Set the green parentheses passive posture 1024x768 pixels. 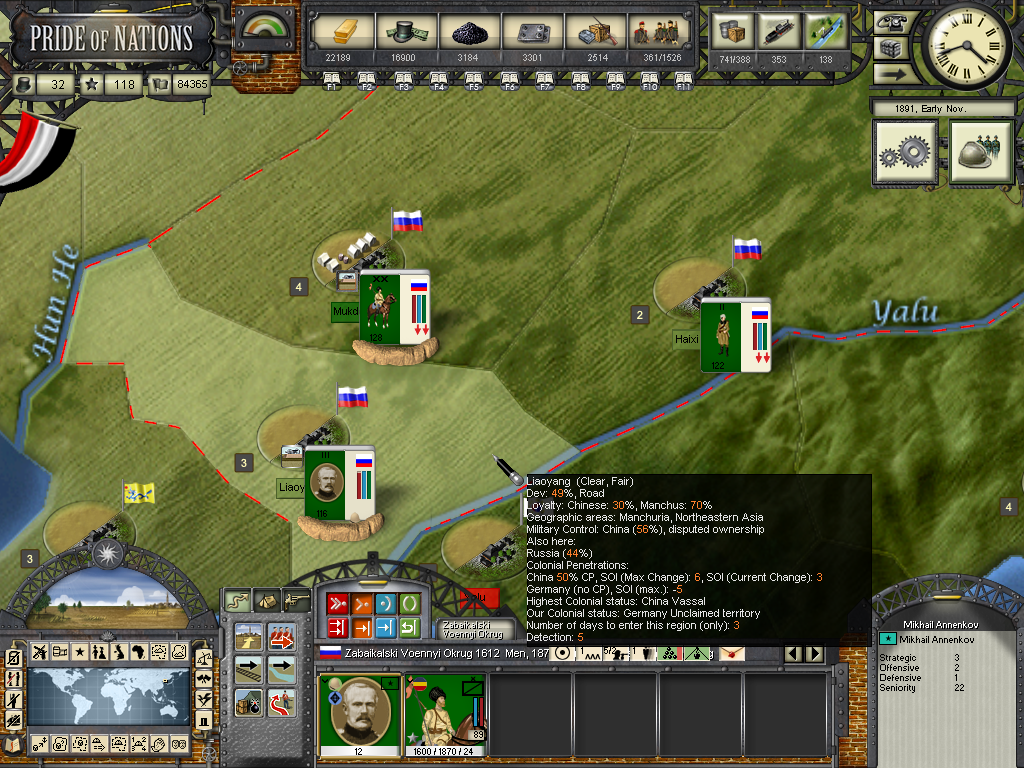[409, 603]
